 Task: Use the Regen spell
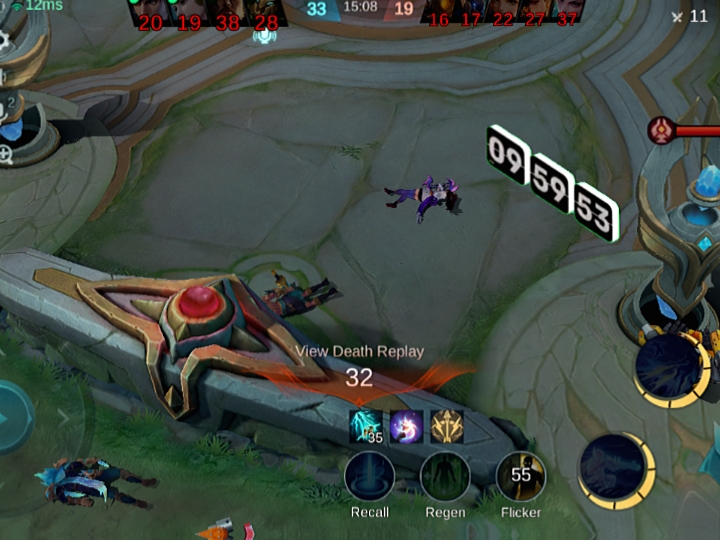(x=445, y=477)
